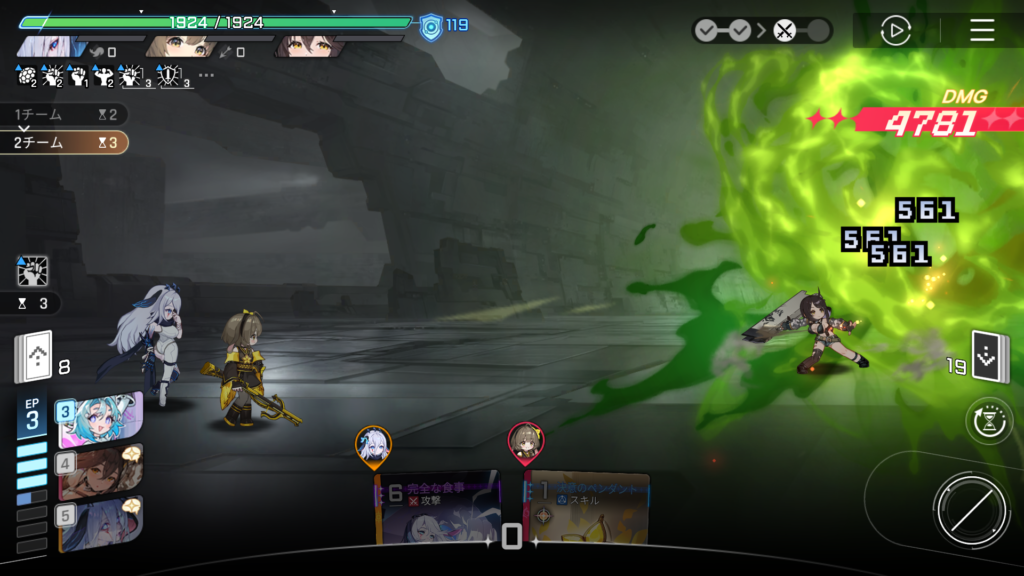Open the hamburger menu

pyautogui.click(x=982, y=30)
